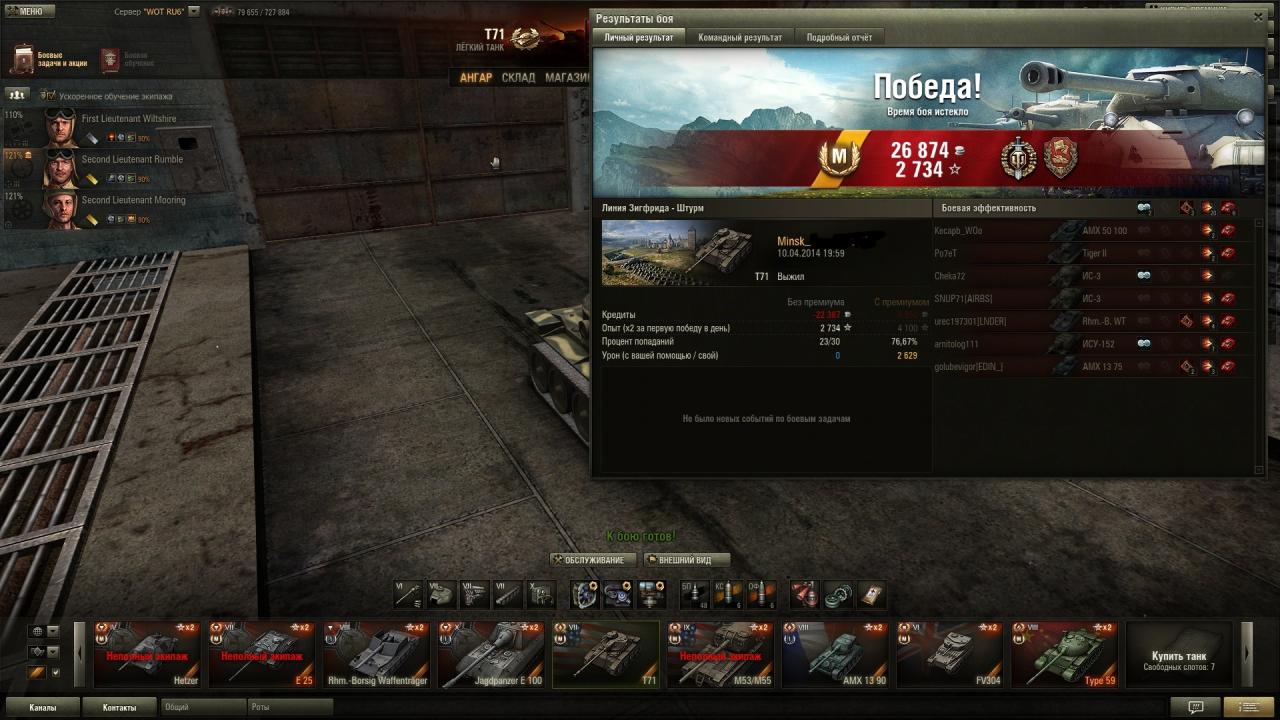Open the Каналы chat channels
Viewport: 1280px width, 720px height.
click(x=43, y=708)
